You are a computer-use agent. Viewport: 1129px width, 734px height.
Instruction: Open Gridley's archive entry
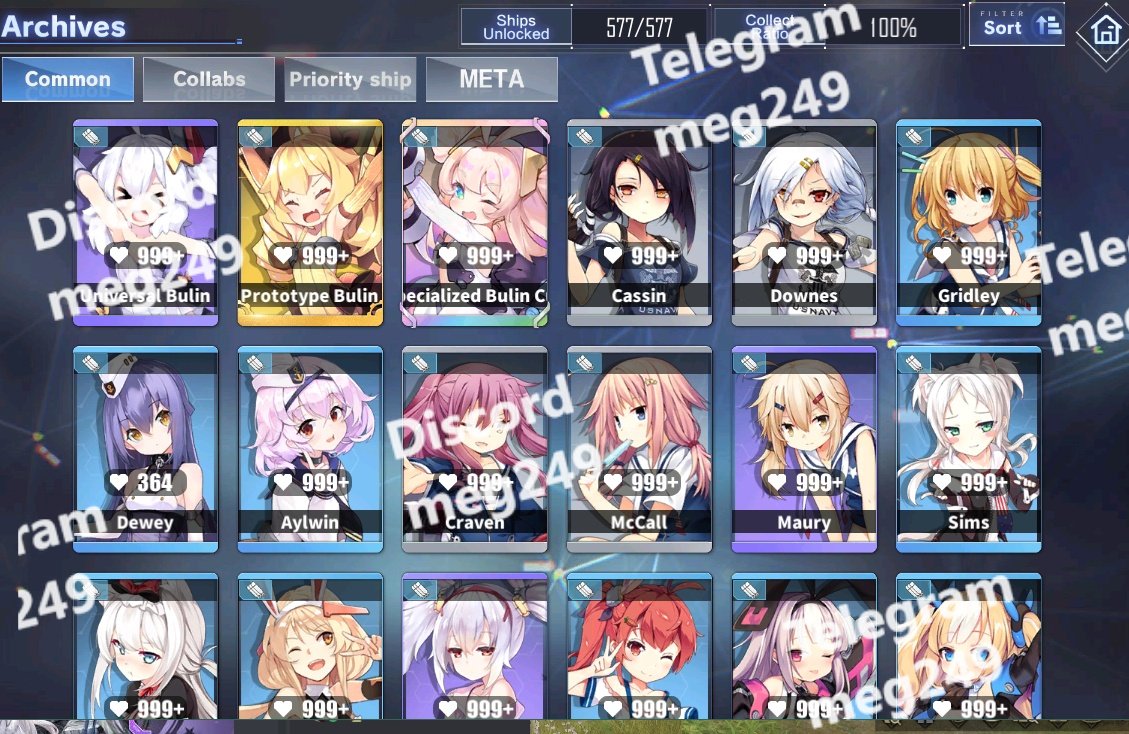(968, 222)
